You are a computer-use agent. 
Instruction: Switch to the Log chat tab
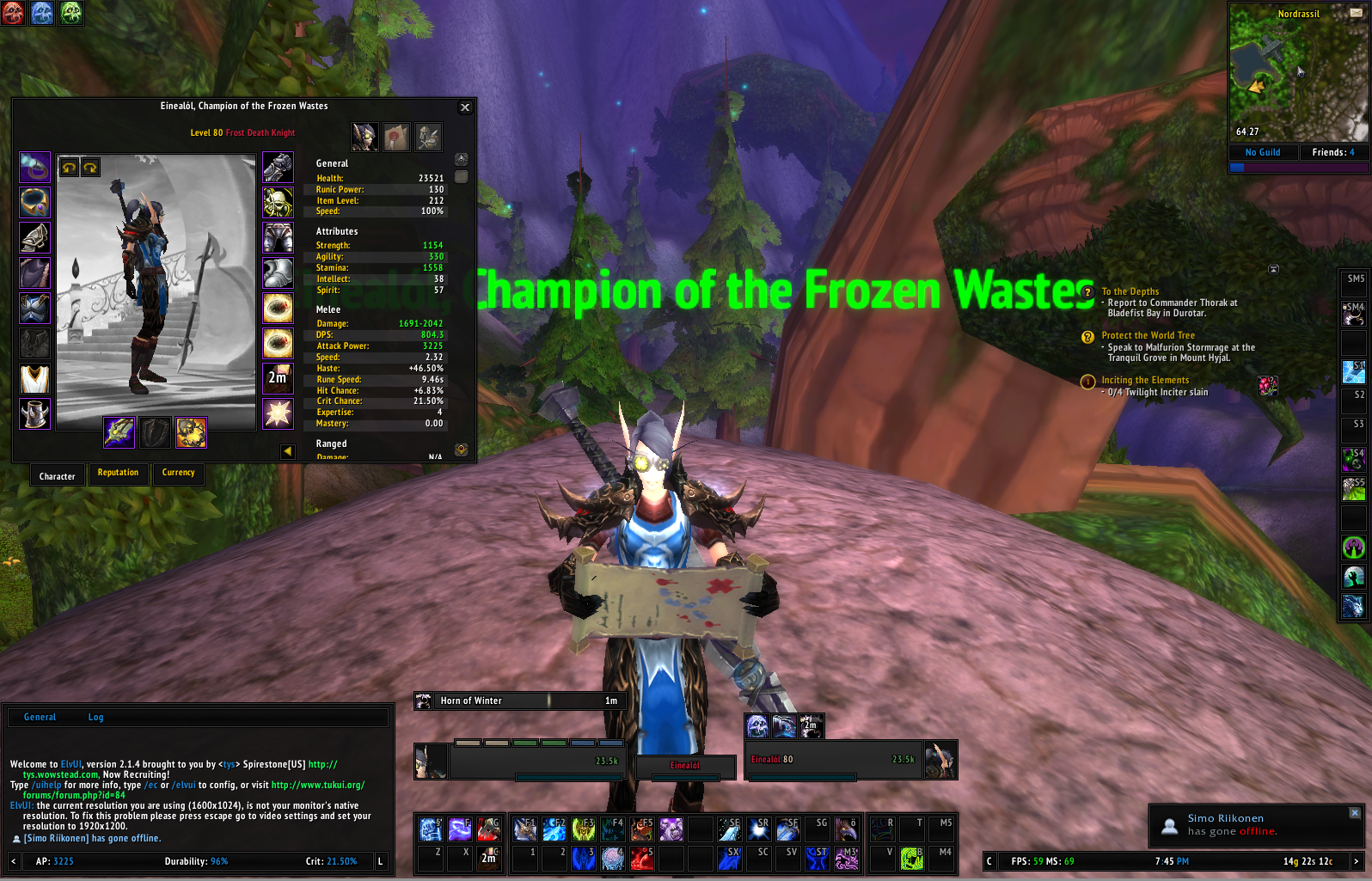click(95, 717)
